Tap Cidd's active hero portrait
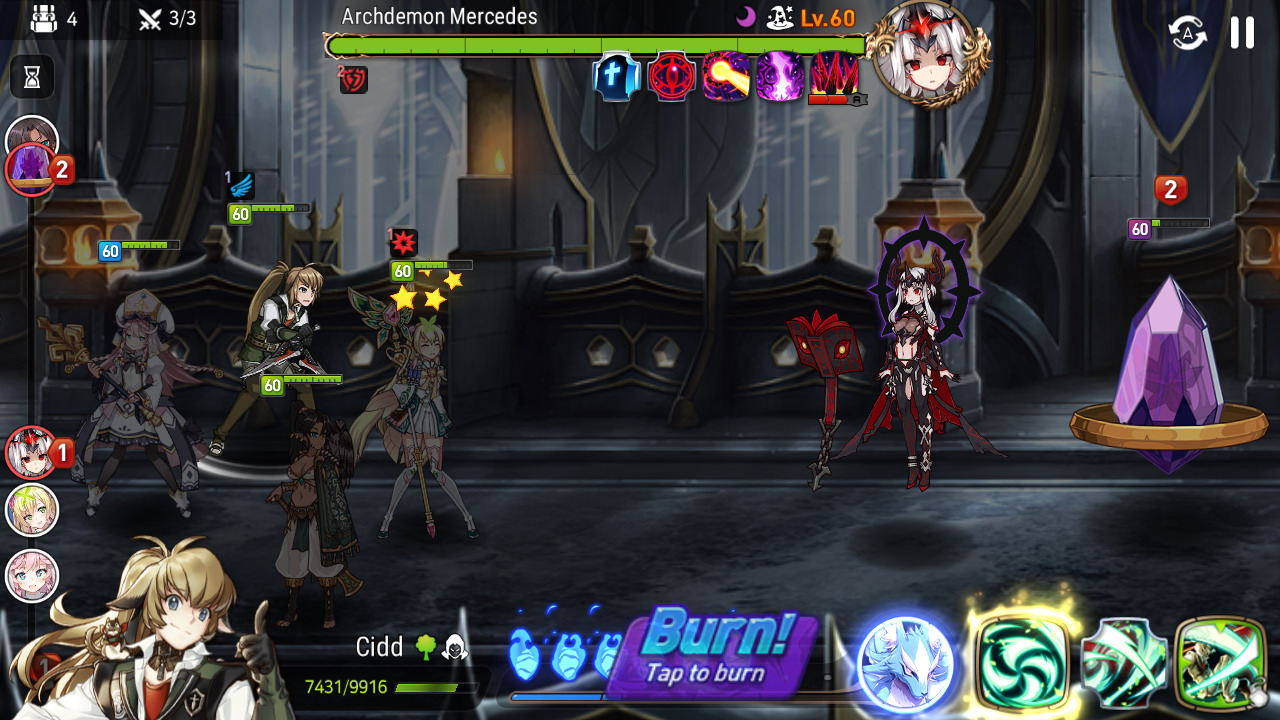 (x=140, y=630)
